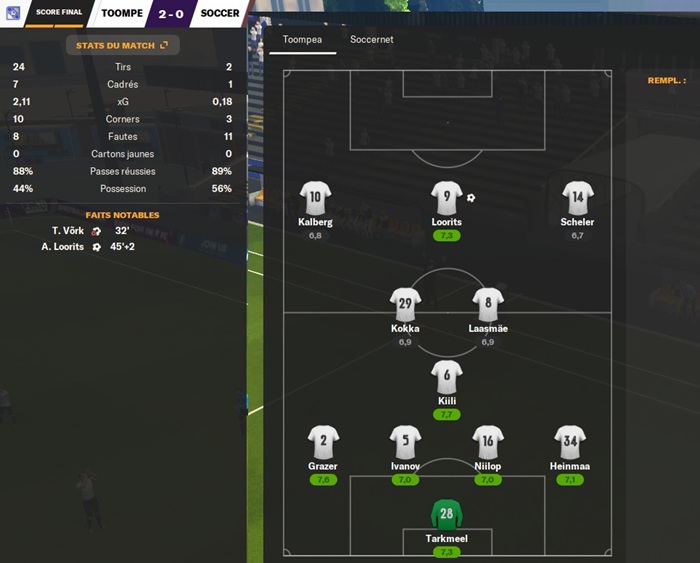Open Laasmäe's number 8 shirt
The image size is (700, 563).
pyautogui.click(x=488, y=305)
